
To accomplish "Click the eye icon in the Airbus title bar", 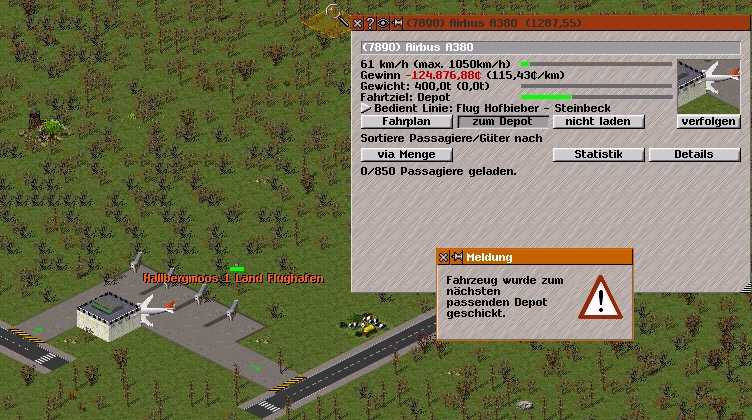I will (383, 23).
